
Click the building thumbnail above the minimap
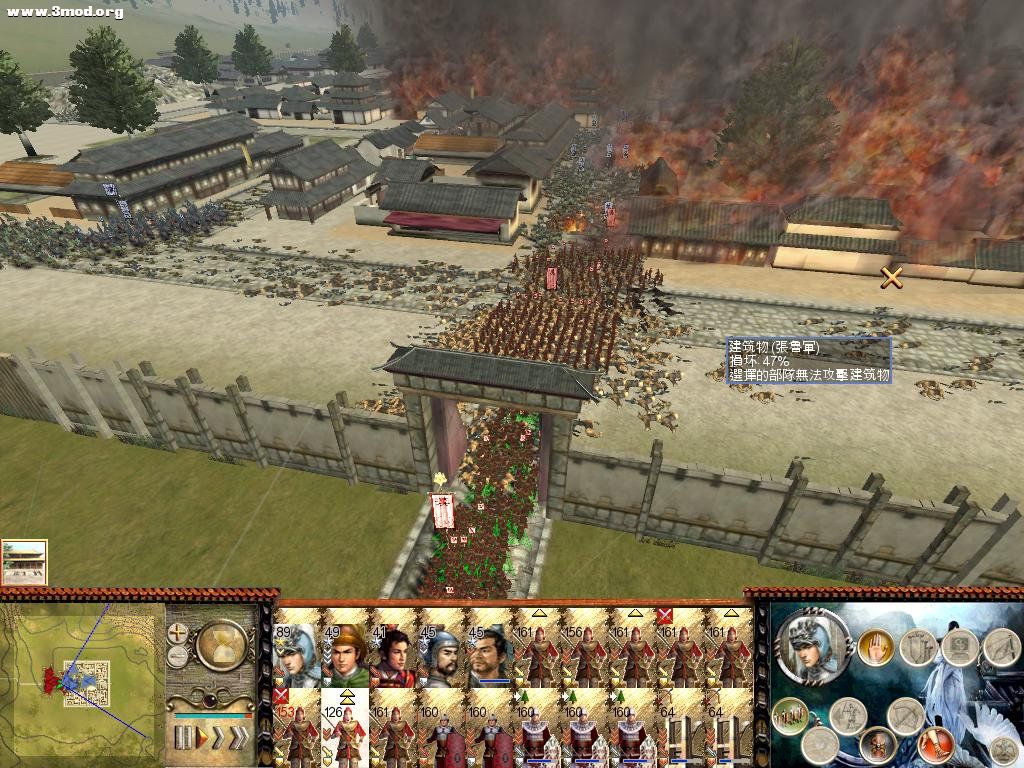[x=24, y=562]
